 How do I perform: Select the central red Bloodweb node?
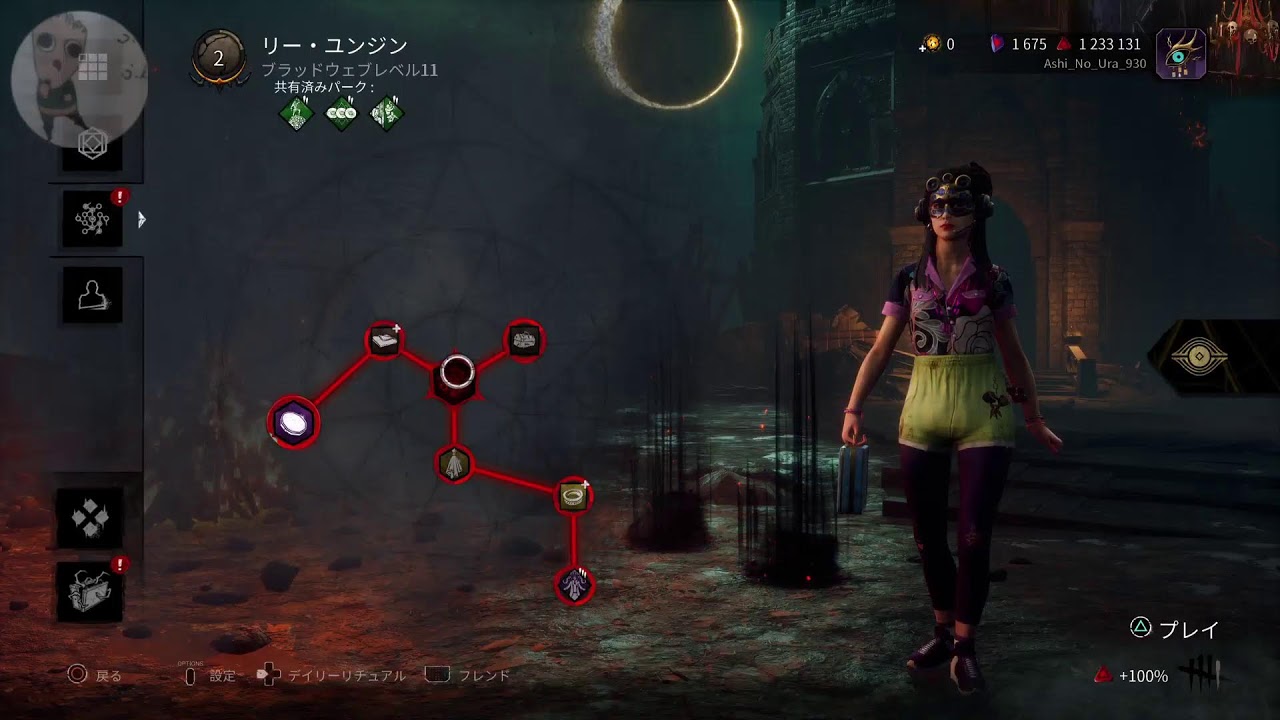pyautogui.click(x=456, y=374)
